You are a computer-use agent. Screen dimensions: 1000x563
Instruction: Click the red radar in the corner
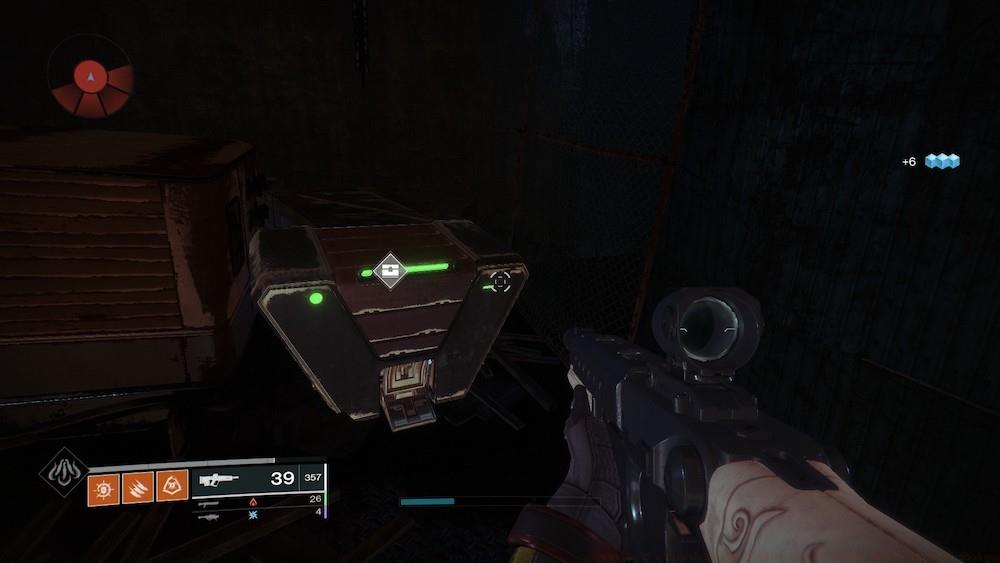click(91, 77)
